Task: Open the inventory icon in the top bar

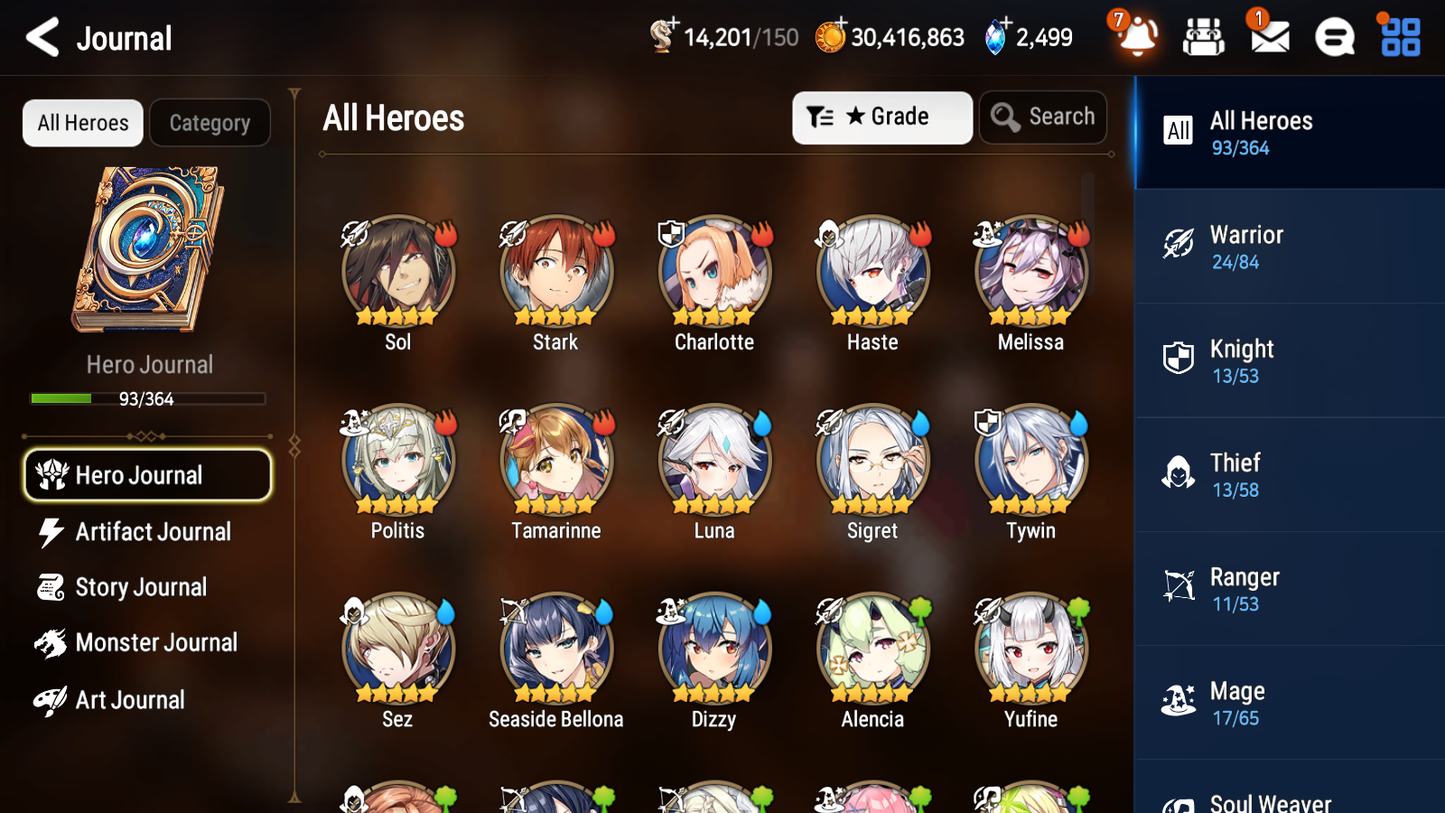Action: pos(1203,36)
